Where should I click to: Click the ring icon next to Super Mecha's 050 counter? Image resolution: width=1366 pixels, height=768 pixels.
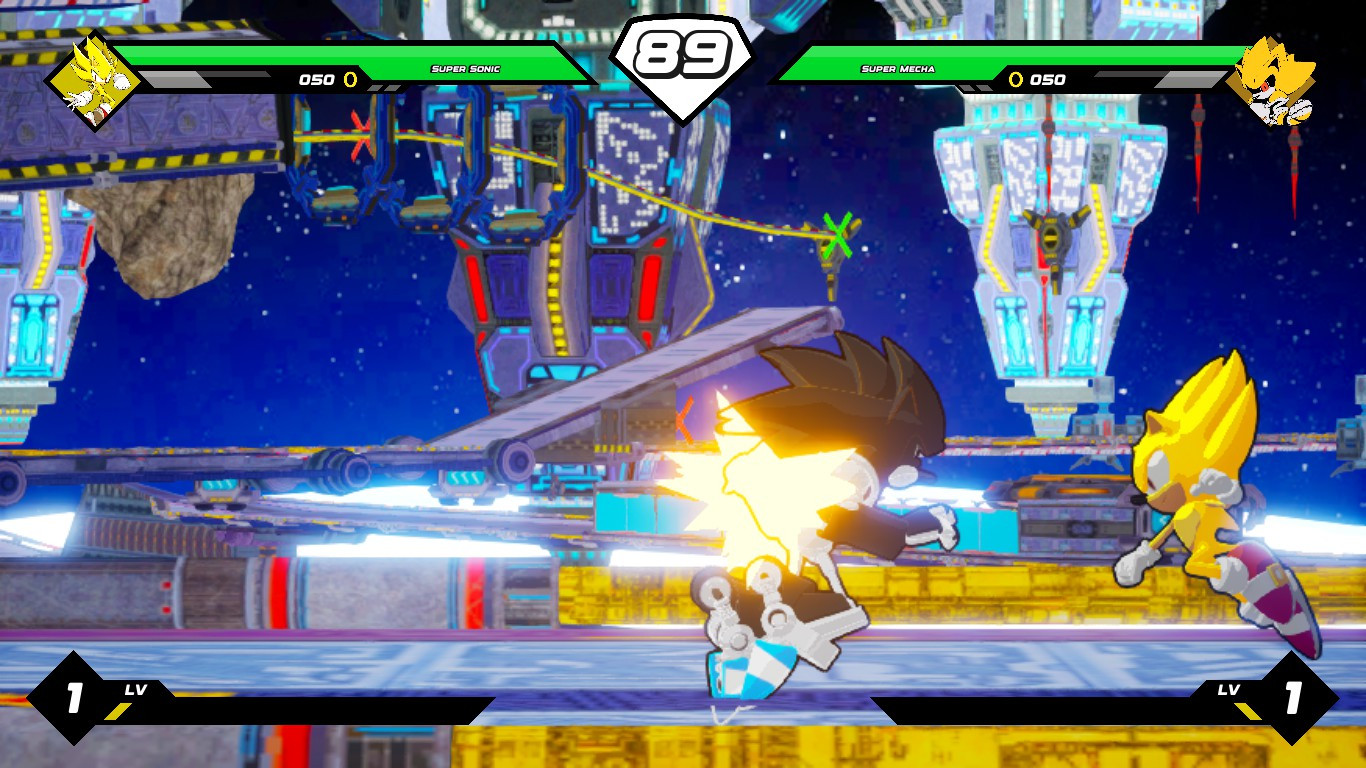[x=1015, y=79]
